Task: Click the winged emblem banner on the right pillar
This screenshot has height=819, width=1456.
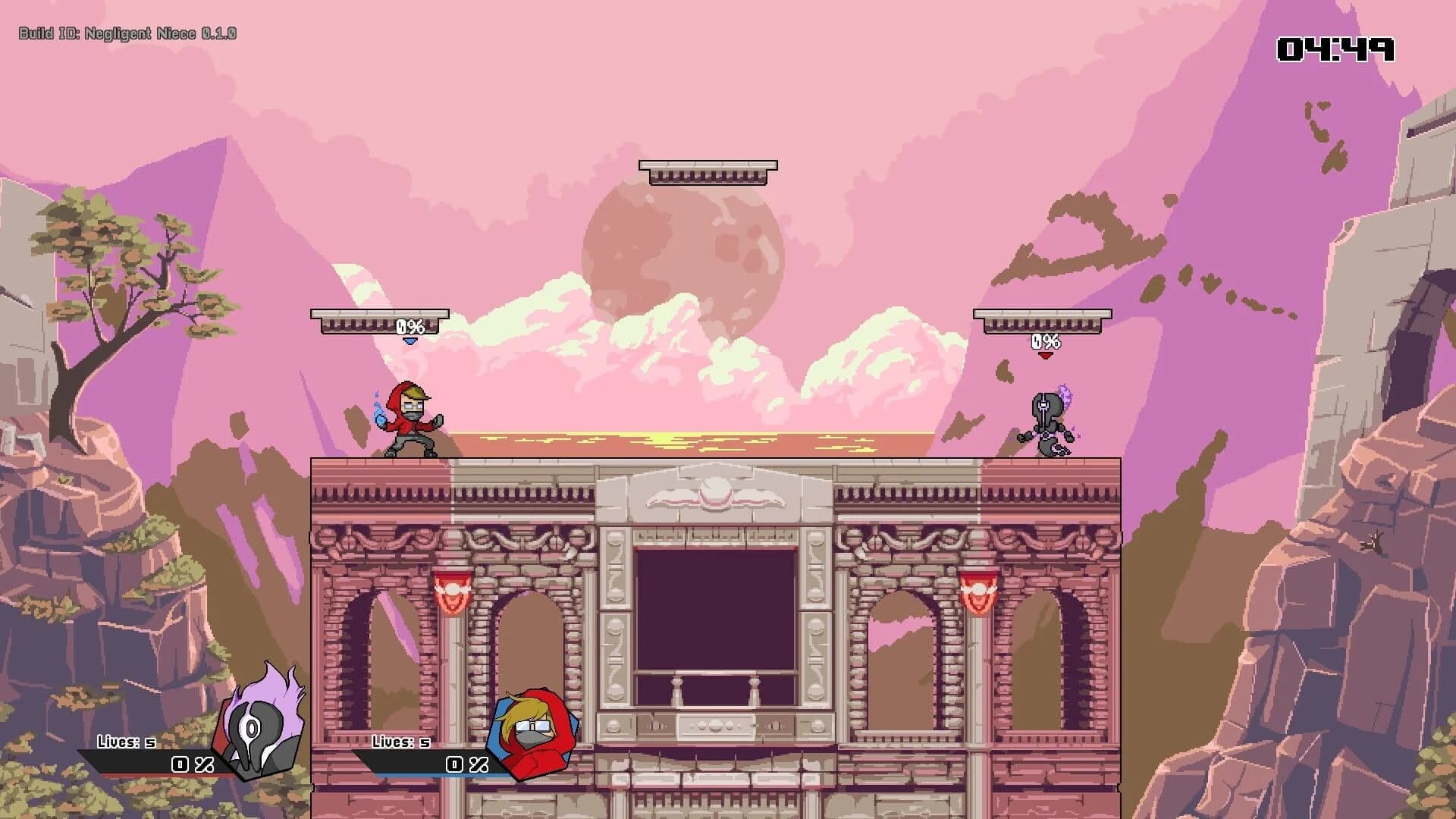Action: 978,591
